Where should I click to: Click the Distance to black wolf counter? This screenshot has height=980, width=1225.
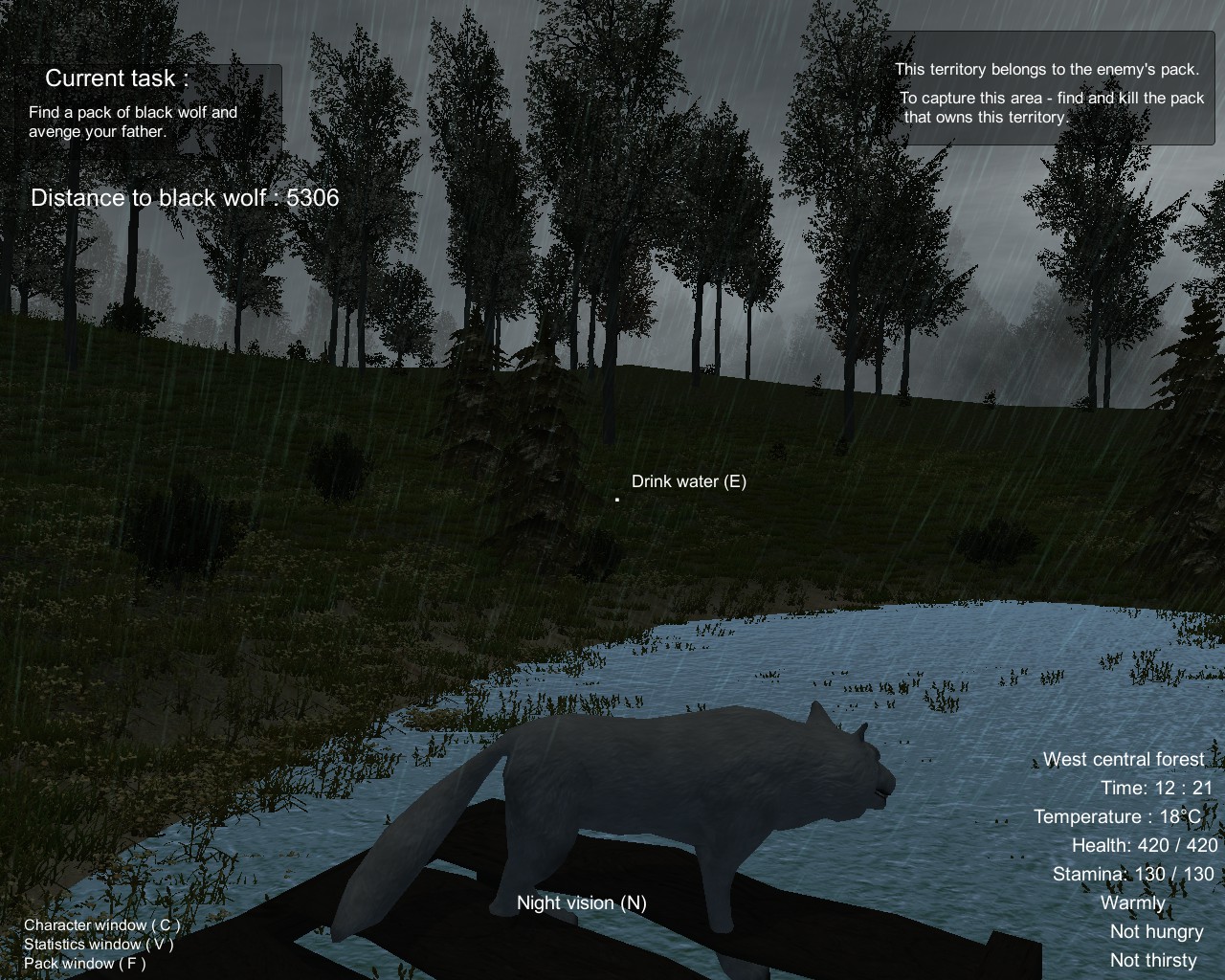[185, 198]
